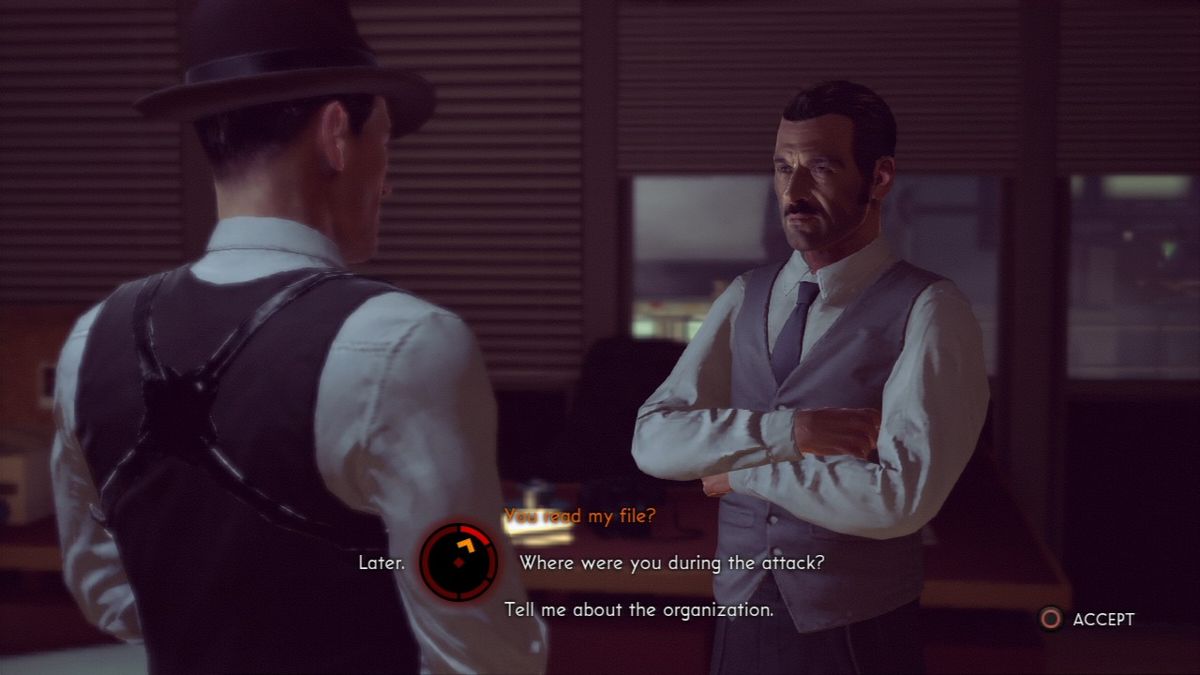The height and width of the screenshot is (675, 1200).
Task: Select "Where were you during the attack?"
Action: pyautogui.click(x=671, y=563)
